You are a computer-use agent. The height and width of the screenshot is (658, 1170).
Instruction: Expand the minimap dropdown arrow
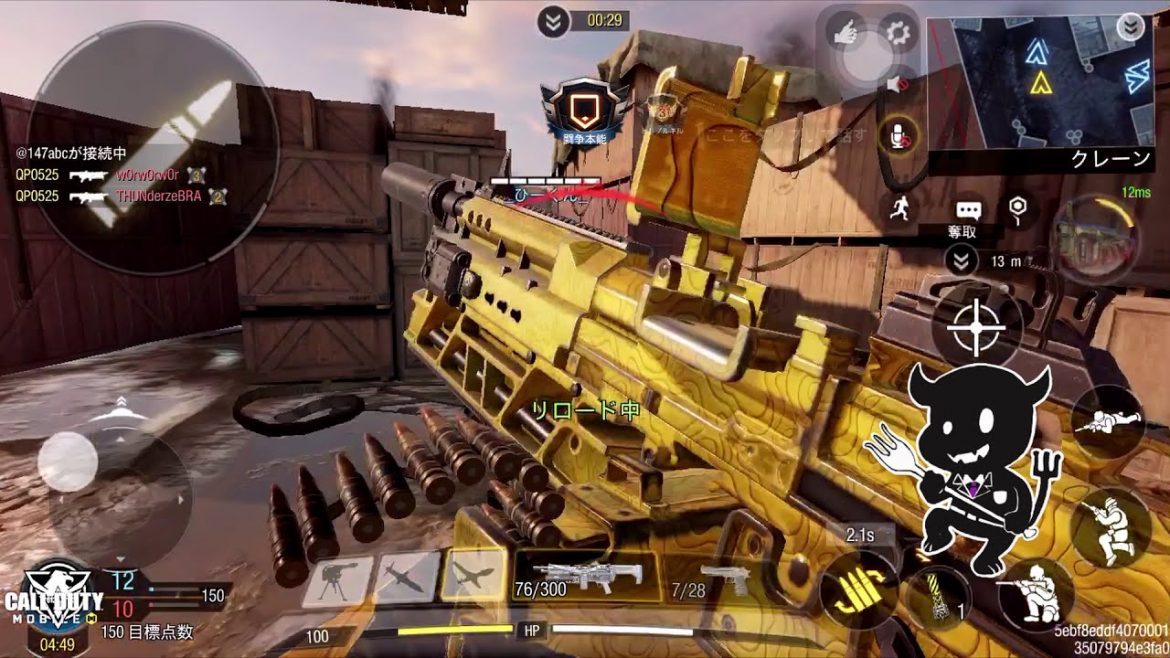tap(1131, 27)
